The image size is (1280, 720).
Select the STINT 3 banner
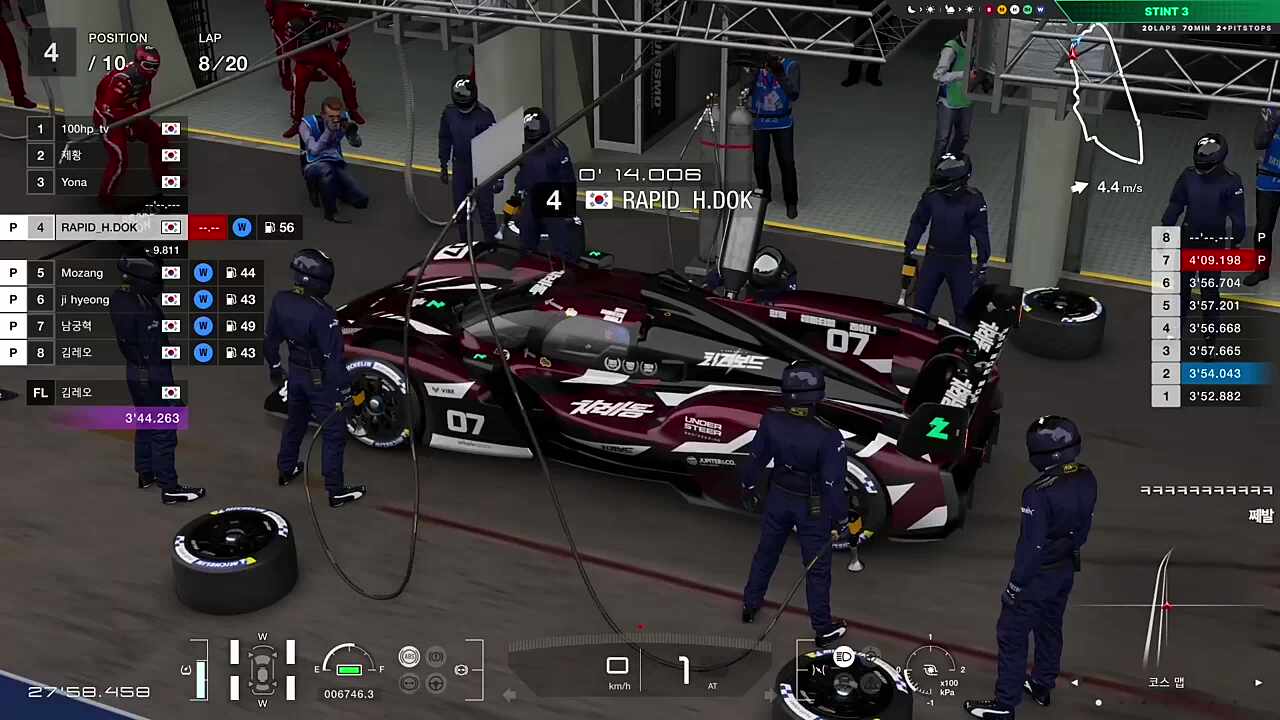[1166, 12]
